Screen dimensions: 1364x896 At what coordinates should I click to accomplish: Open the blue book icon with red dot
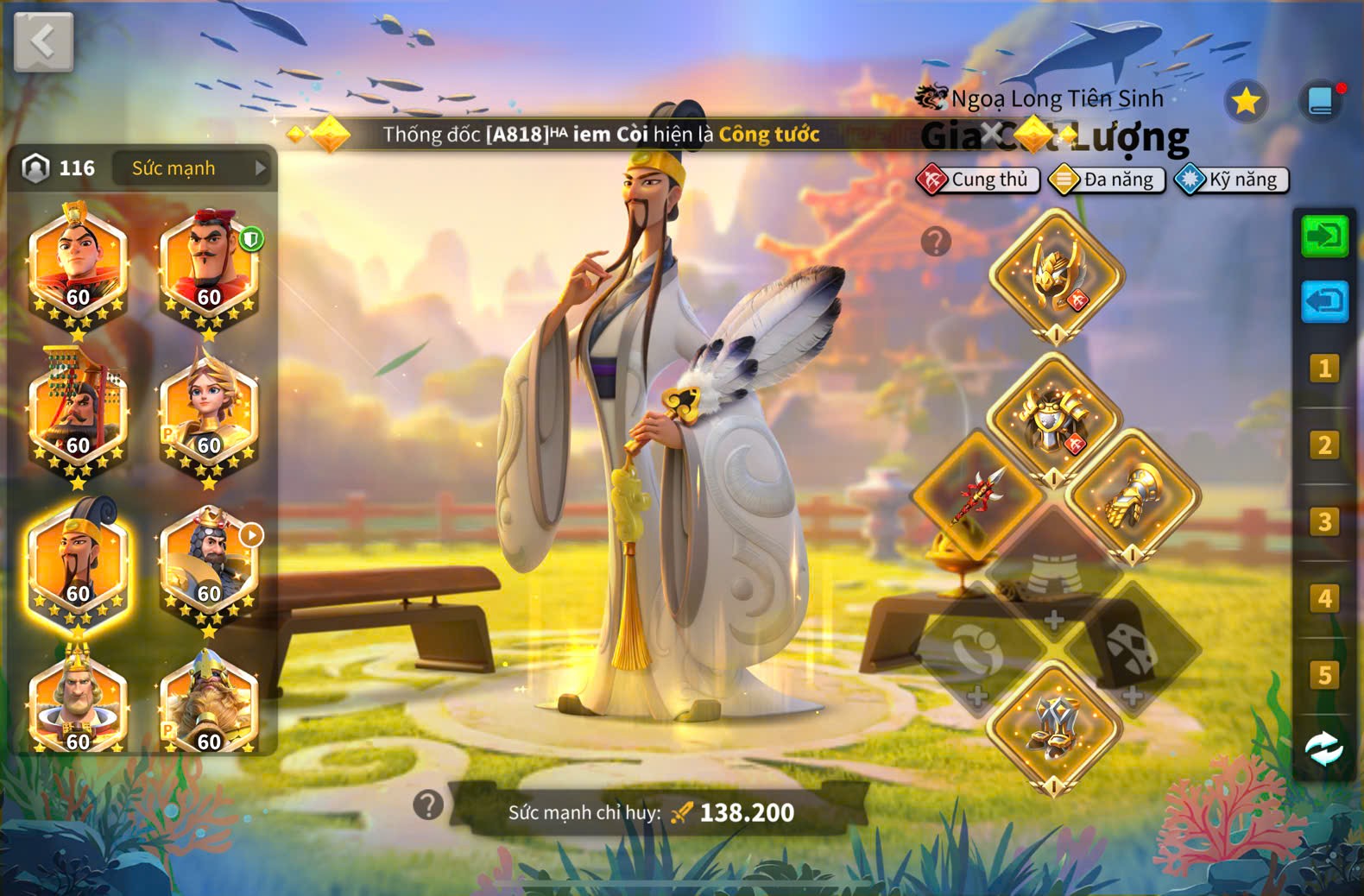pos(1321,101)
